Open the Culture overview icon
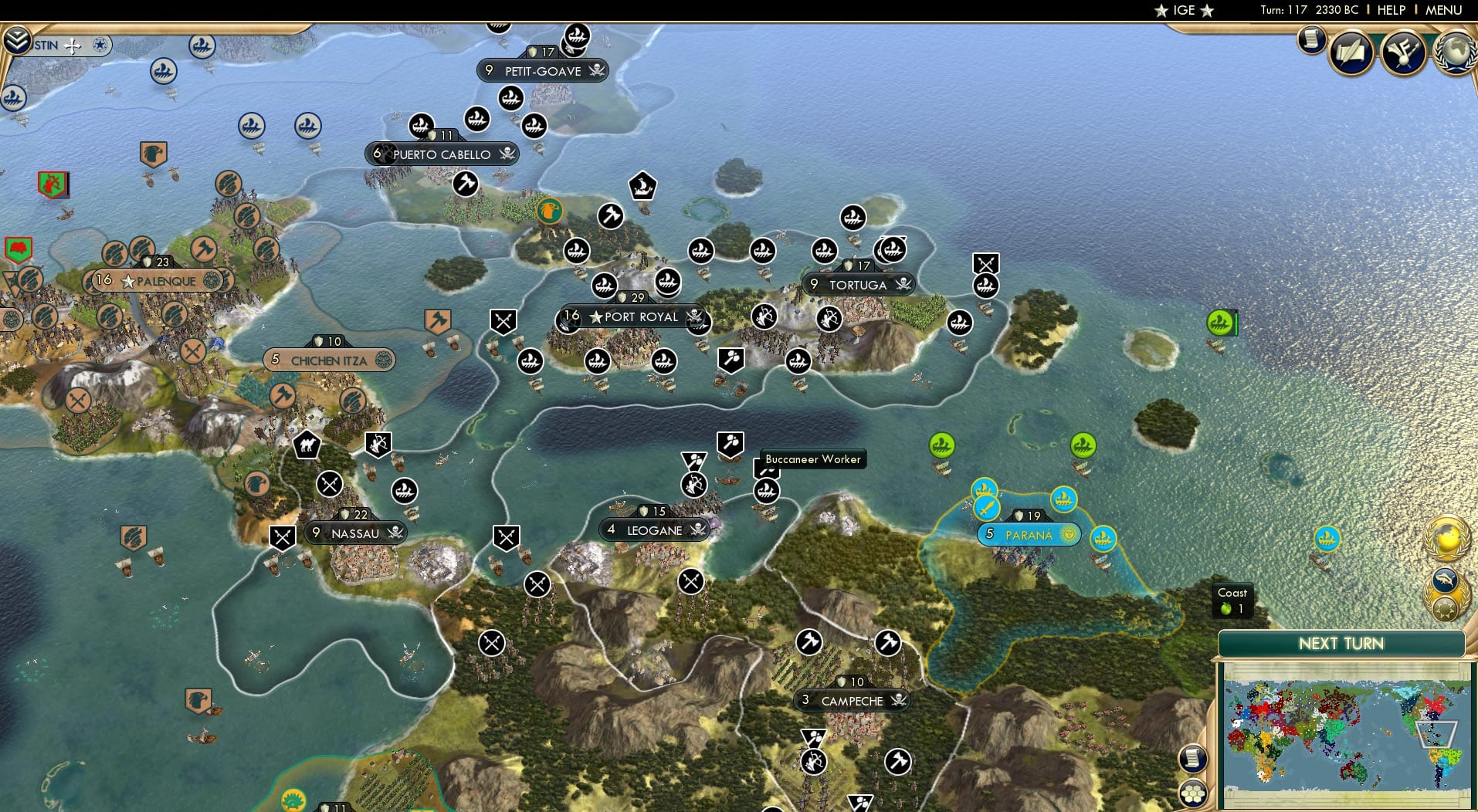1478x812 pixels. tap(1403, 52)
